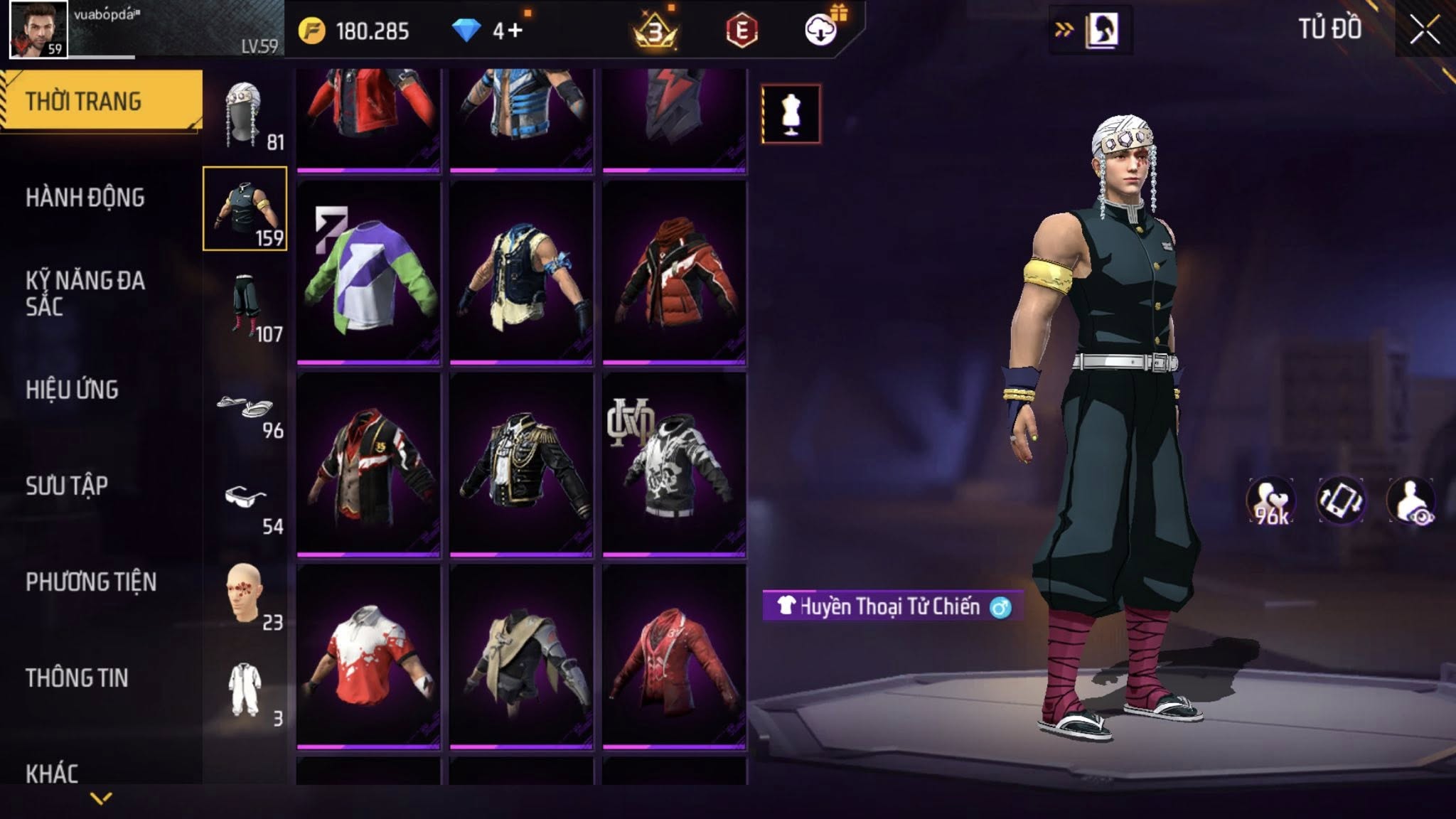The height and width of the screenshot is (819, 1456).
Task: Close the wardrobe with the X button
Action: 1425,31
